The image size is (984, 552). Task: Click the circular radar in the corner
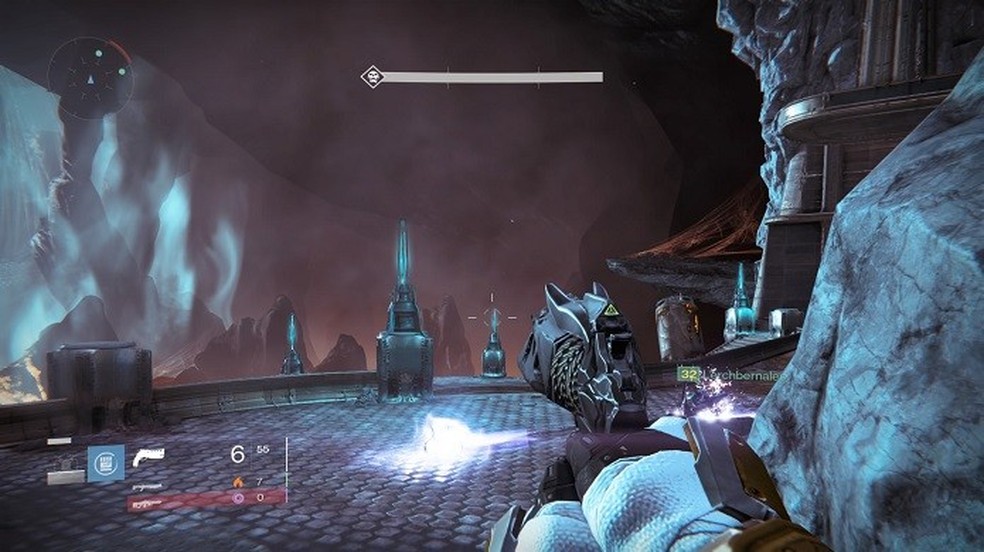pyautogui.click(x=90, y=77)
